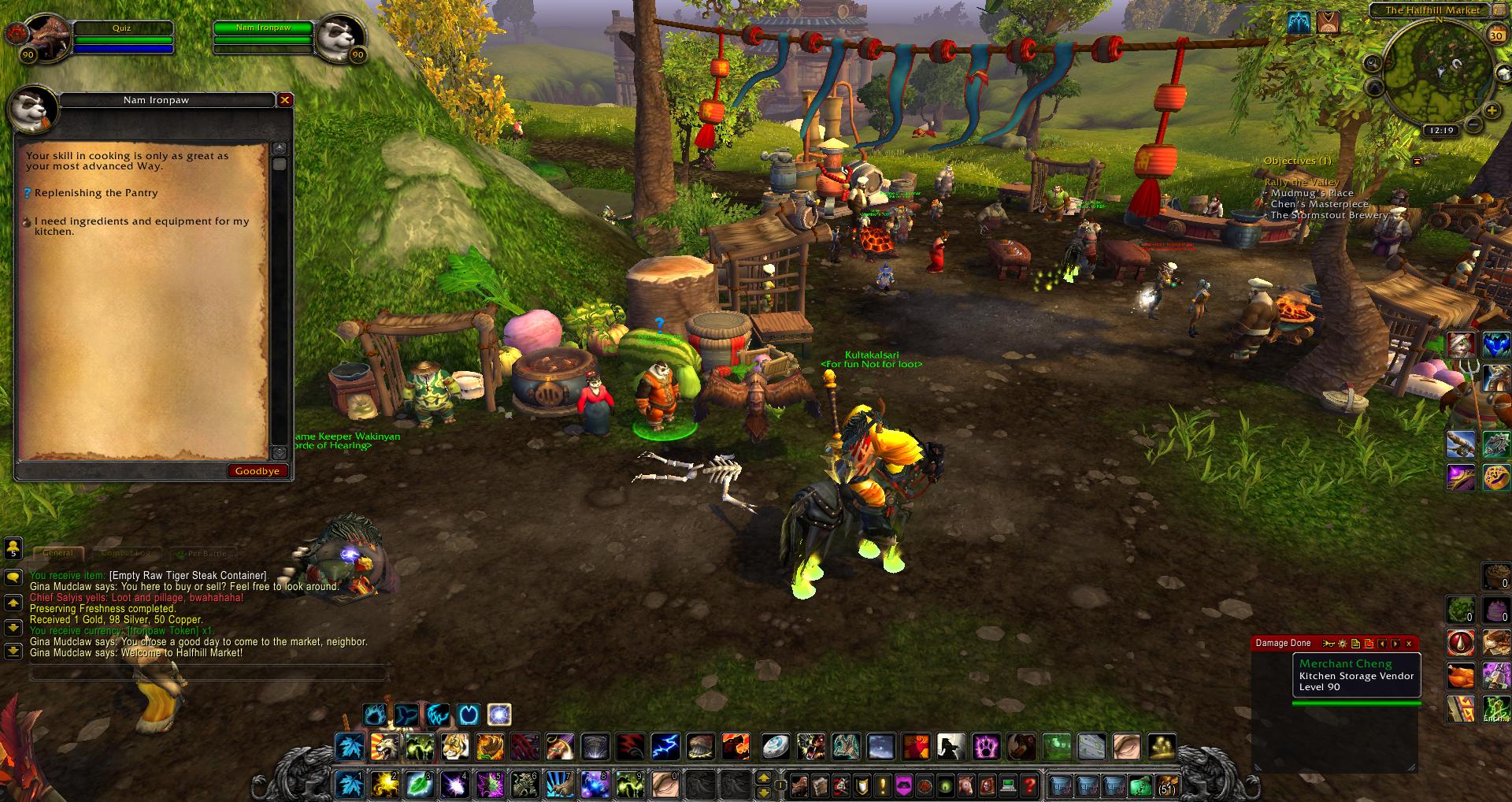Open the General chat tab
Screen dimensions: 1512x802
point(58,553)
